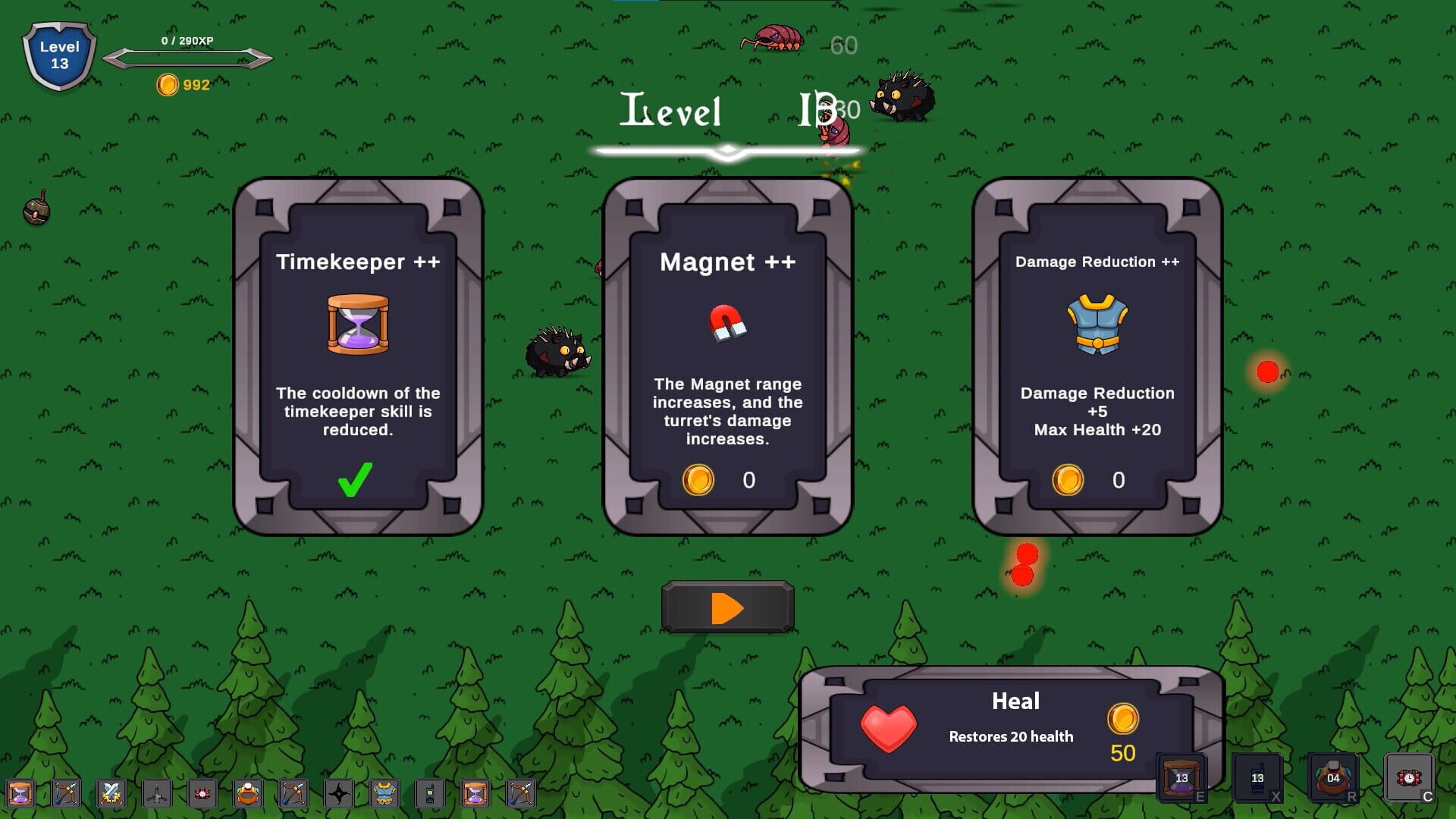
Task: Select the armor chestplate icon in the toolbar
Action: (x=384, y=794)
